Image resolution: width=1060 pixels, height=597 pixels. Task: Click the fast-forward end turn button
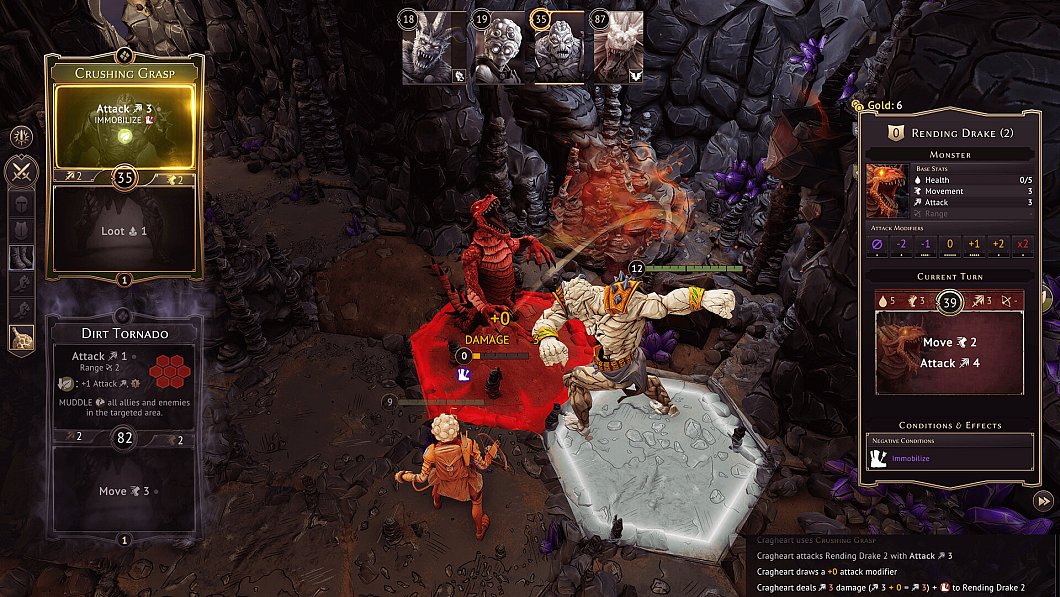click(1043, 501)
